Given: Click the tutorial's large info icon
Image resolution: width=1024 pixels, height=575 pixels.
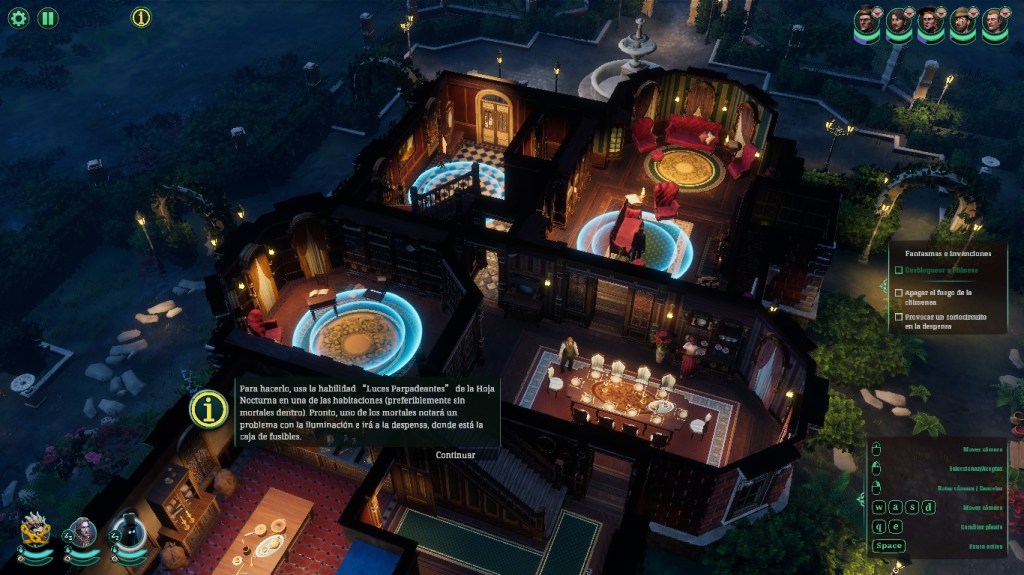Looking at the screenshot, I should click(209, 409).
